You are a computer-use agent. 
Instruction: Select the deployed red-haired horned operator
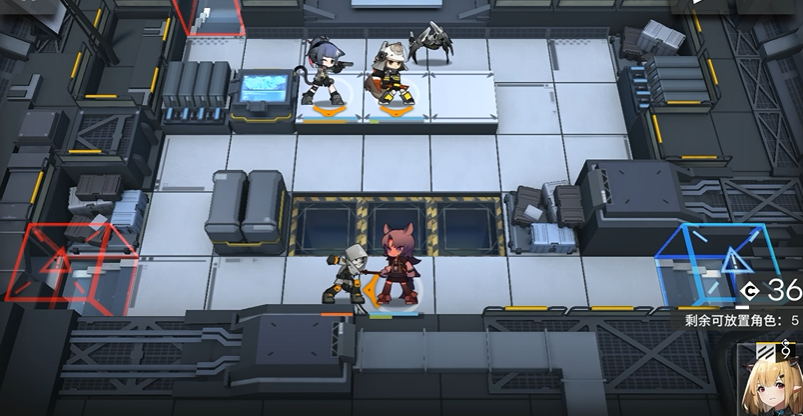point(398,269)
